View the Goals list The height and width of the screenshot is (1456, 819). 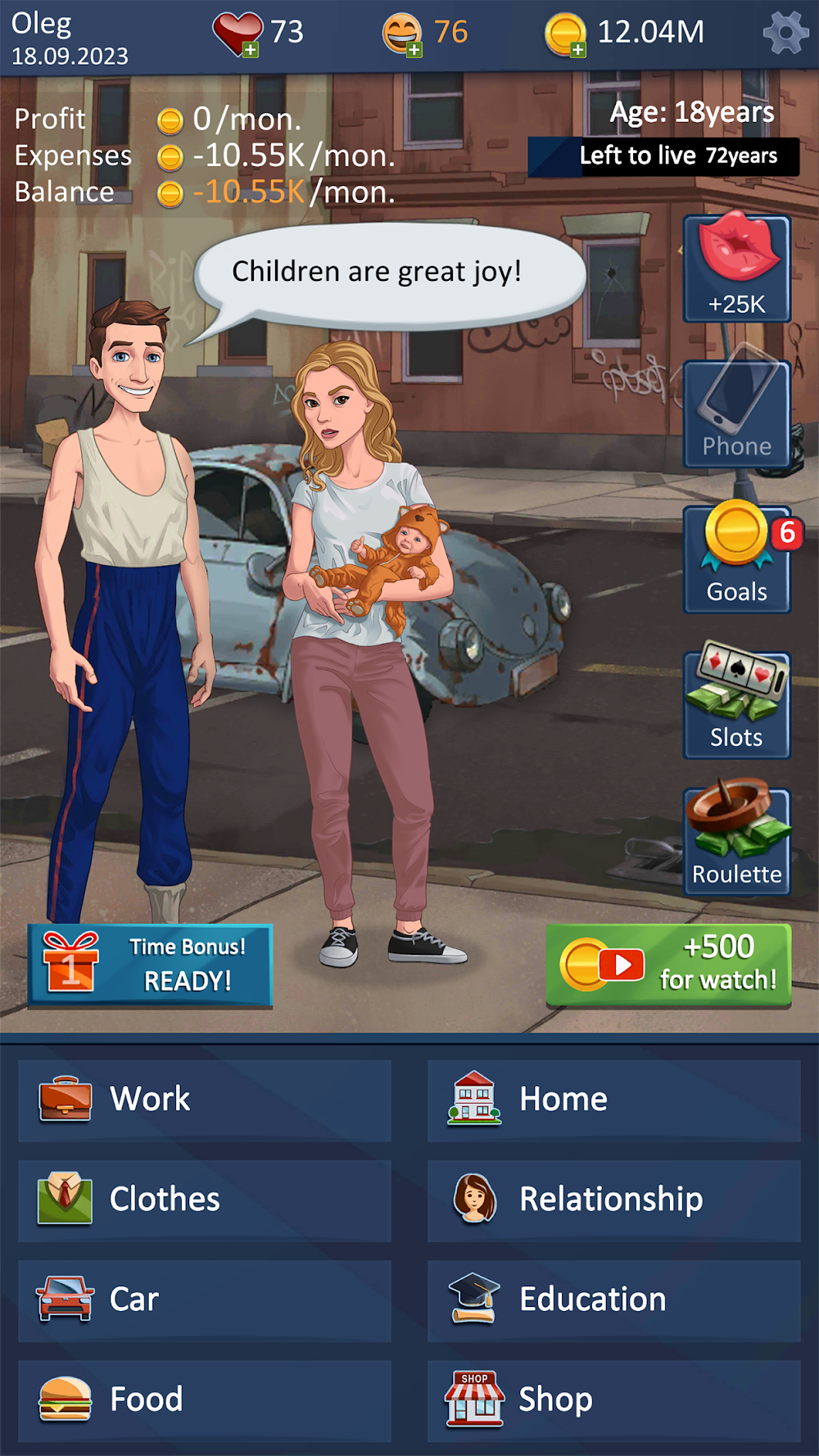(737, 559)
